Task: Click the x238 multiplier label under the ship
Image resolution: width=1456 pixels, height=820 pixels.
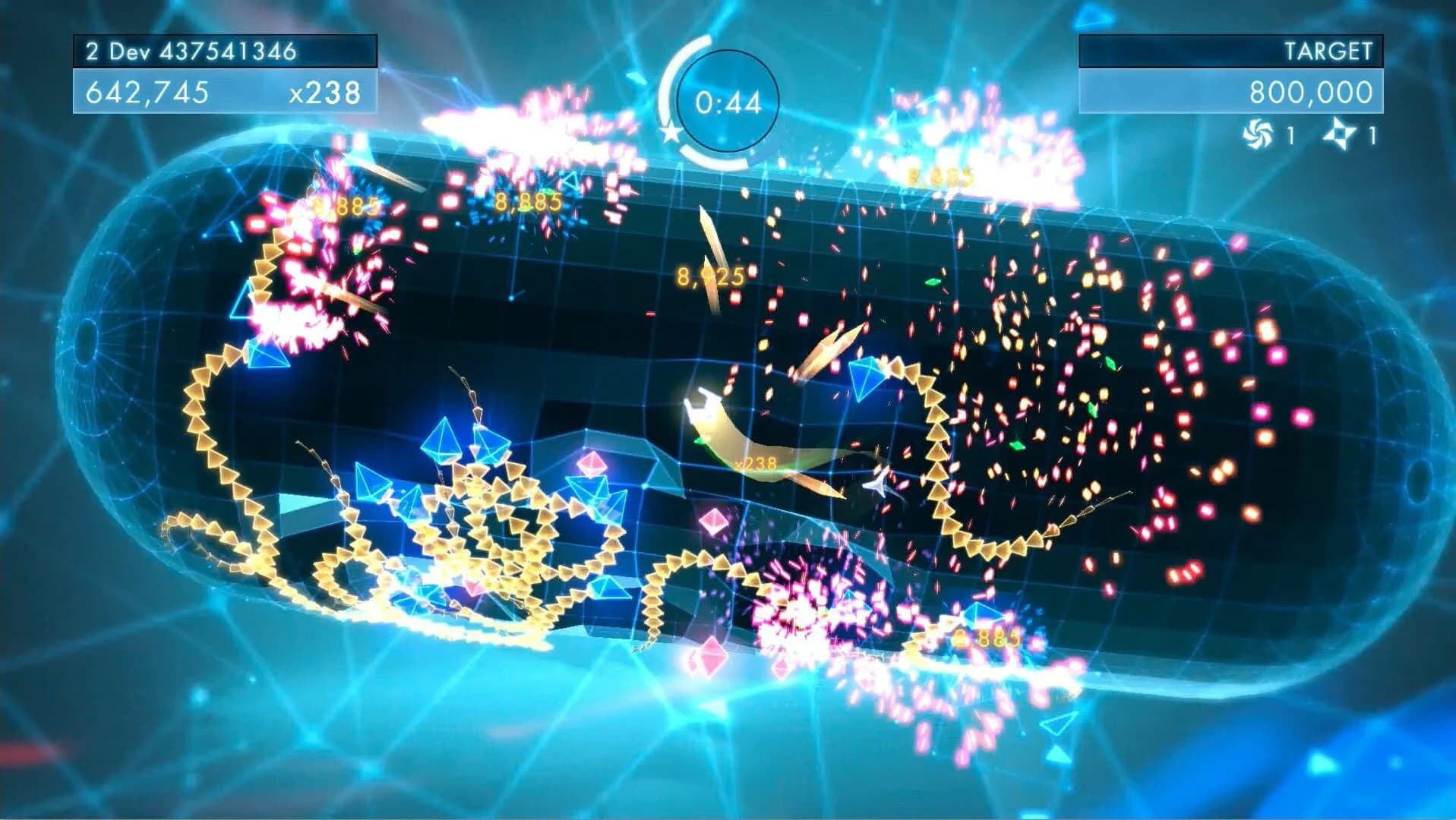Action: pyautogui.click(x=756, y=462)
